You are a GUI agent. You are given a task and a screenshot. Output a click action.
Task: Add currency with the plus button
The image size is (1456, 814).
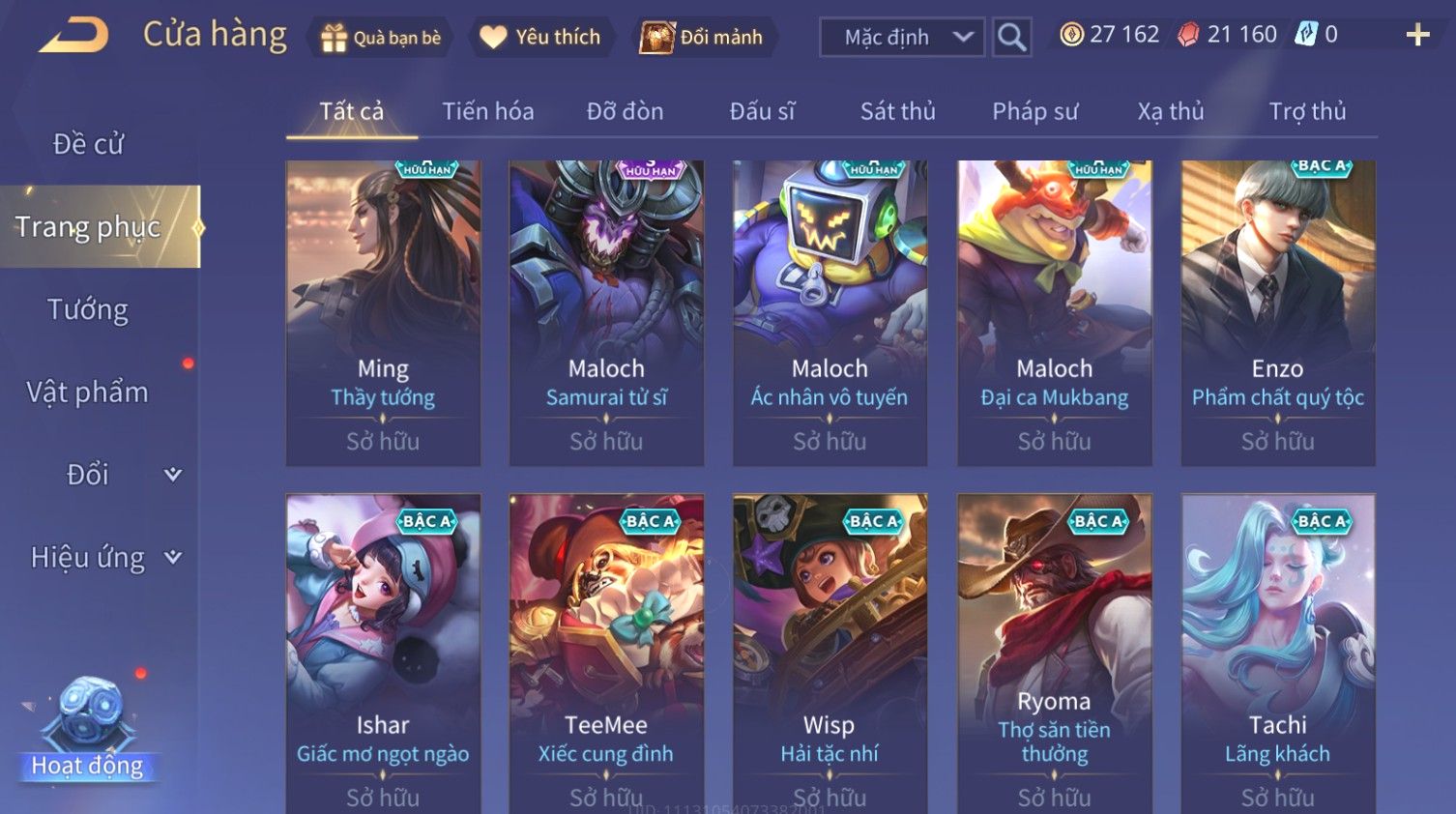(x=1417, y=36)
